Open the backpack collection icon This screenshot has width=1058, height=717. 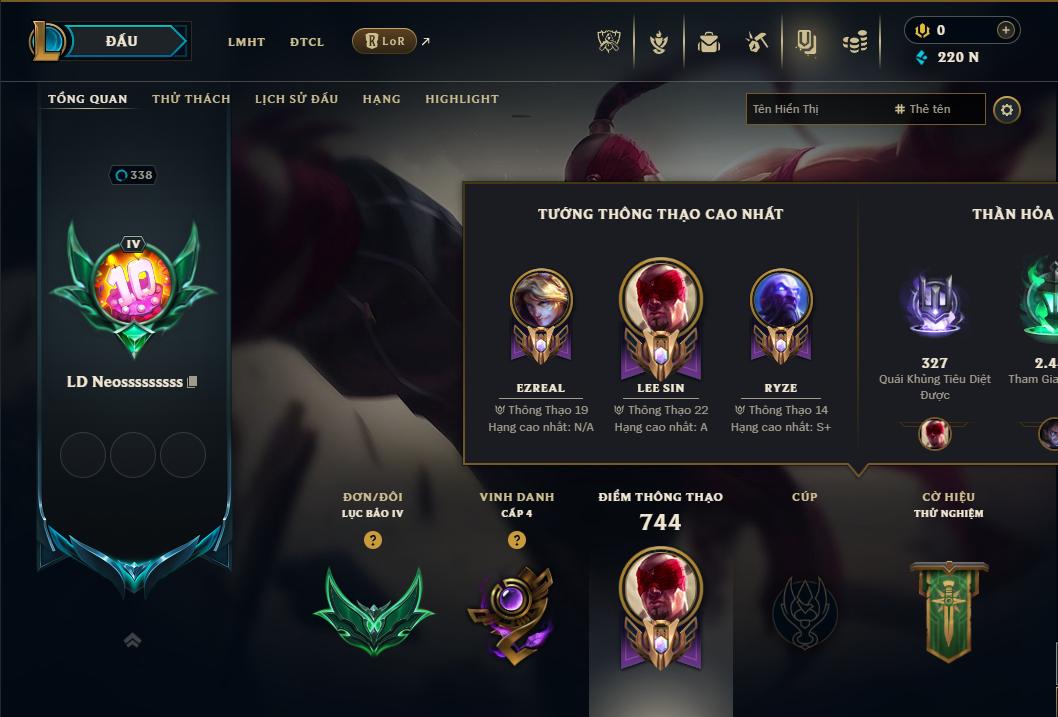click(x=708, y=42)
